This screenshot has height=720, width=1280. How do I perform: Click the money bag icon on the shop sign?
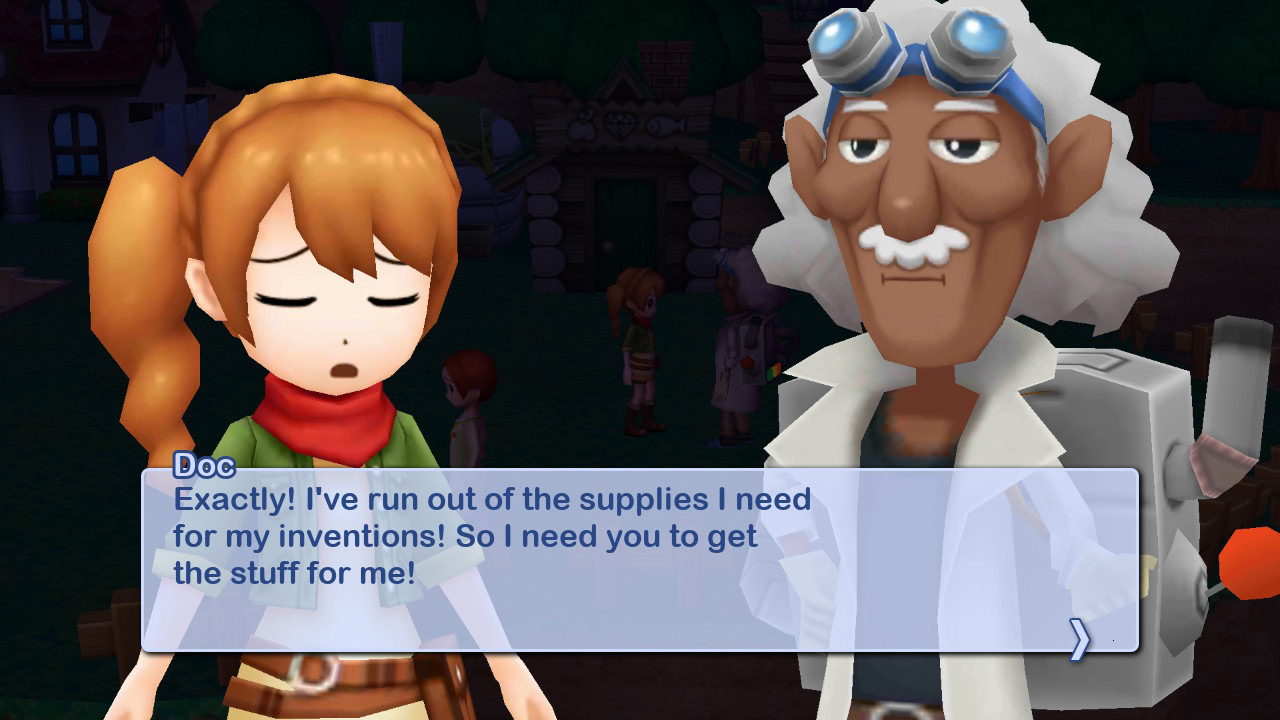pyautogui.click(x=582, y=125)
